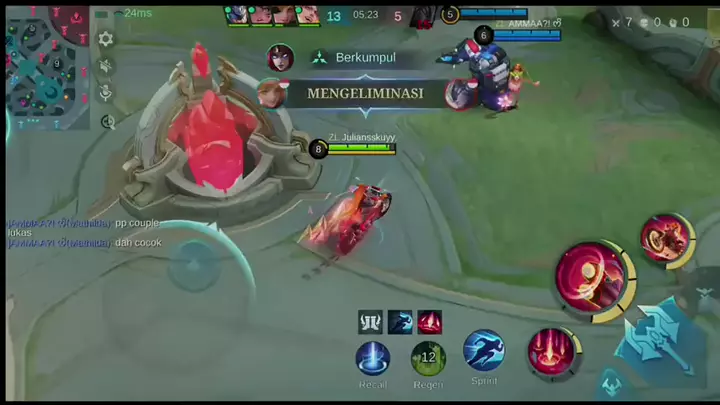The image size is (720, 405).
Task: Open the scoreboard showing 13 to 5
Action: pyautogui.click(x=366, y=16)
